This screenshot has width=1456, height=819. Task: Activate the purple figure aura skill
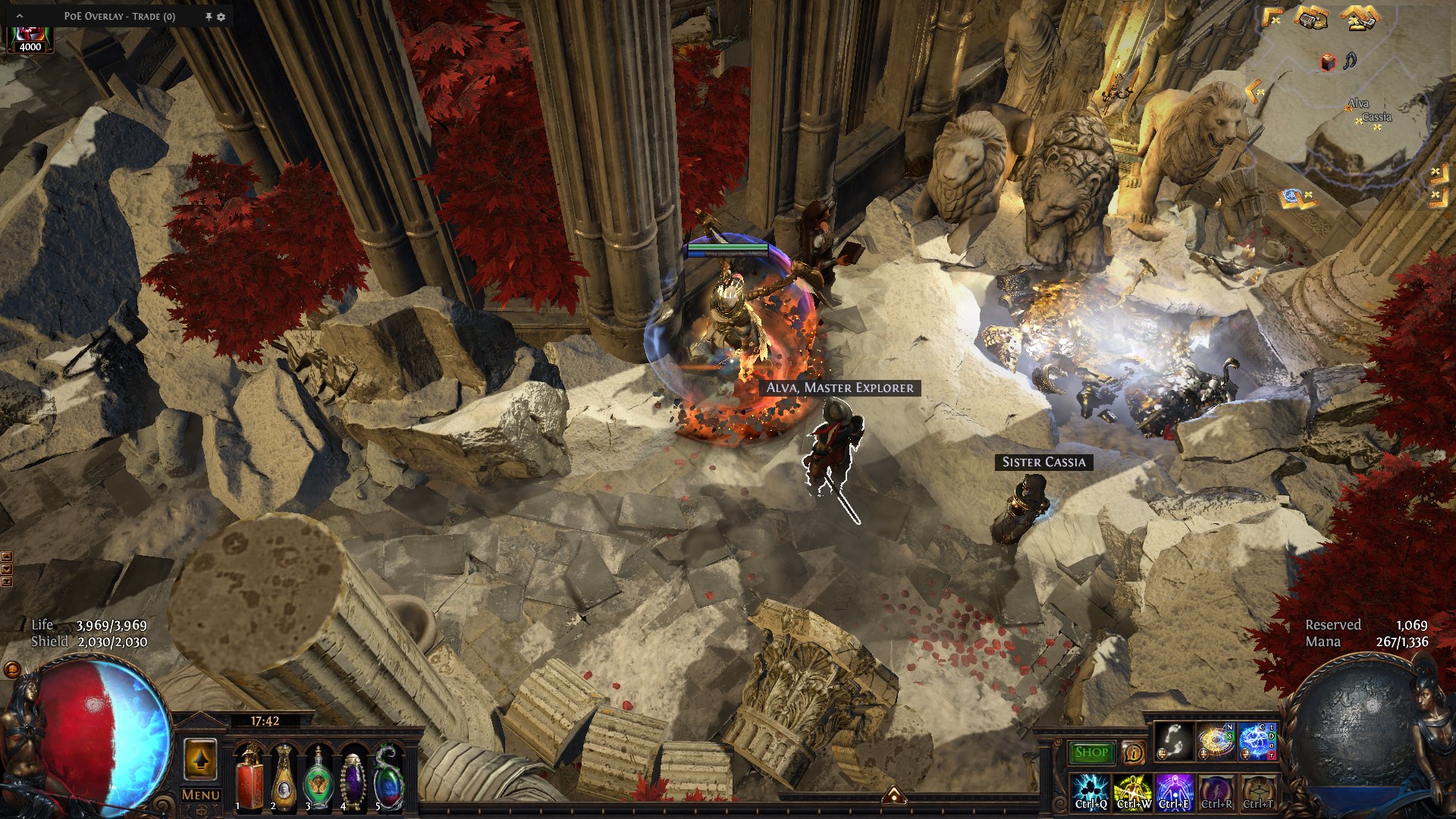click(1174, 792)
